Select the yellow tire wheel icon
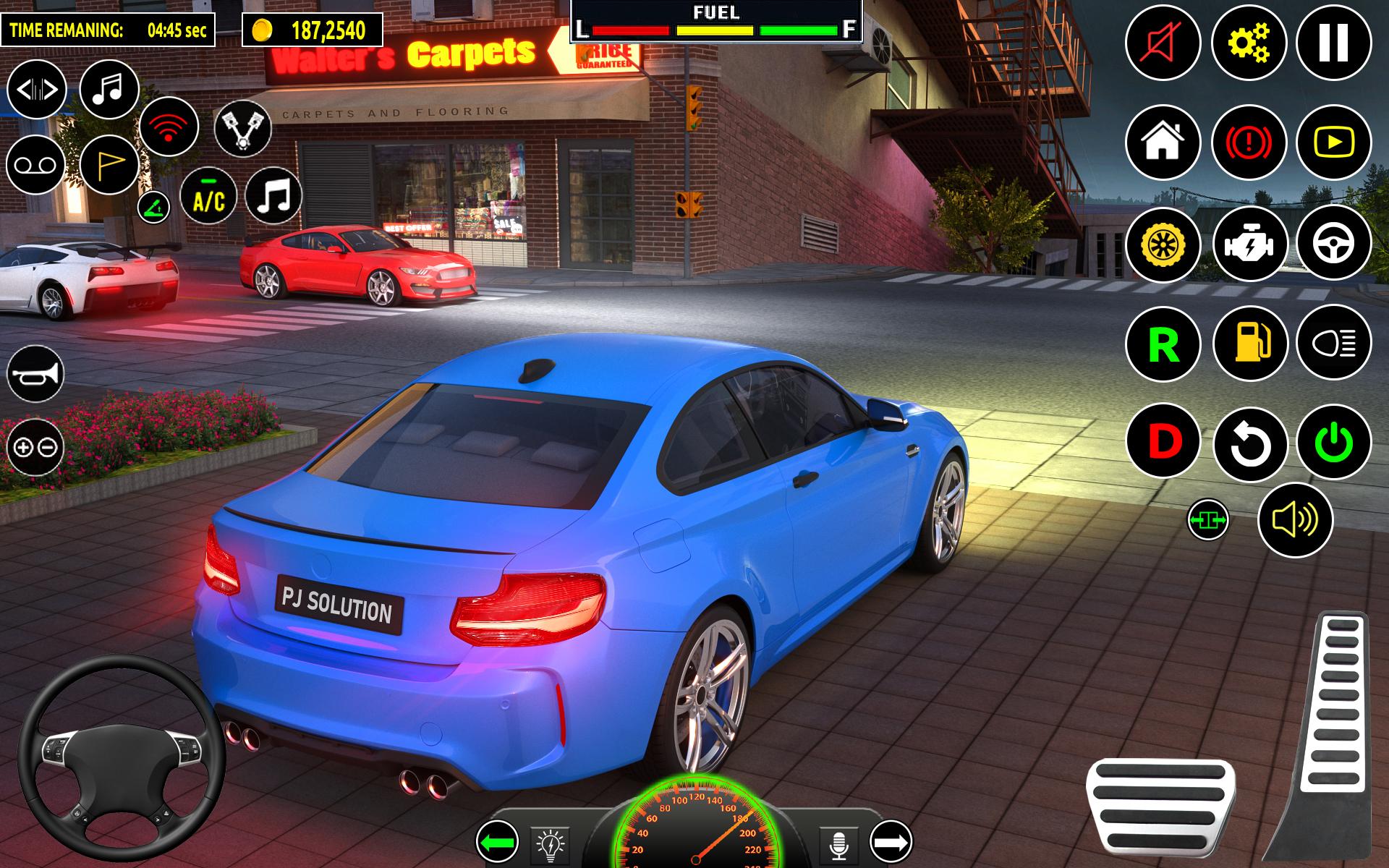Viewport: 1389px width, 868px height. tap(1163, 244)
